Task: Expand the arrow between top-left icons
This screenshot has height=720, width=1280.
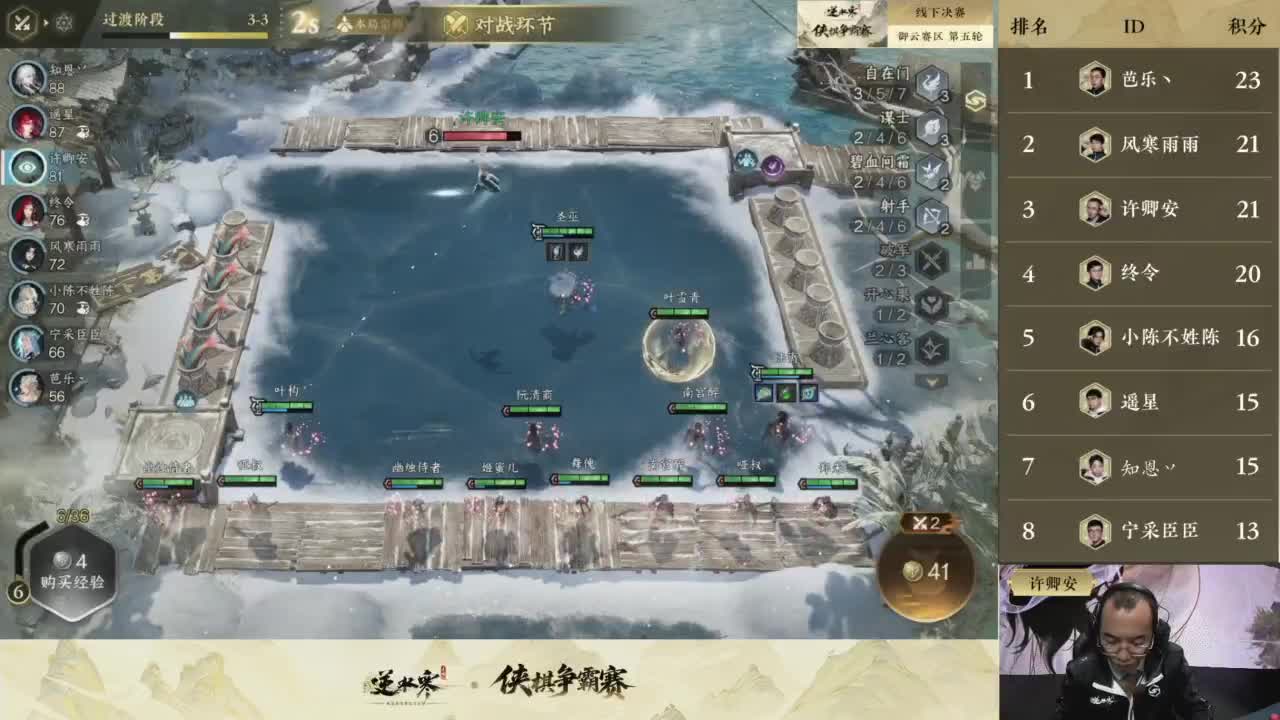Action: pyautogui.click(x=45, y=22)
